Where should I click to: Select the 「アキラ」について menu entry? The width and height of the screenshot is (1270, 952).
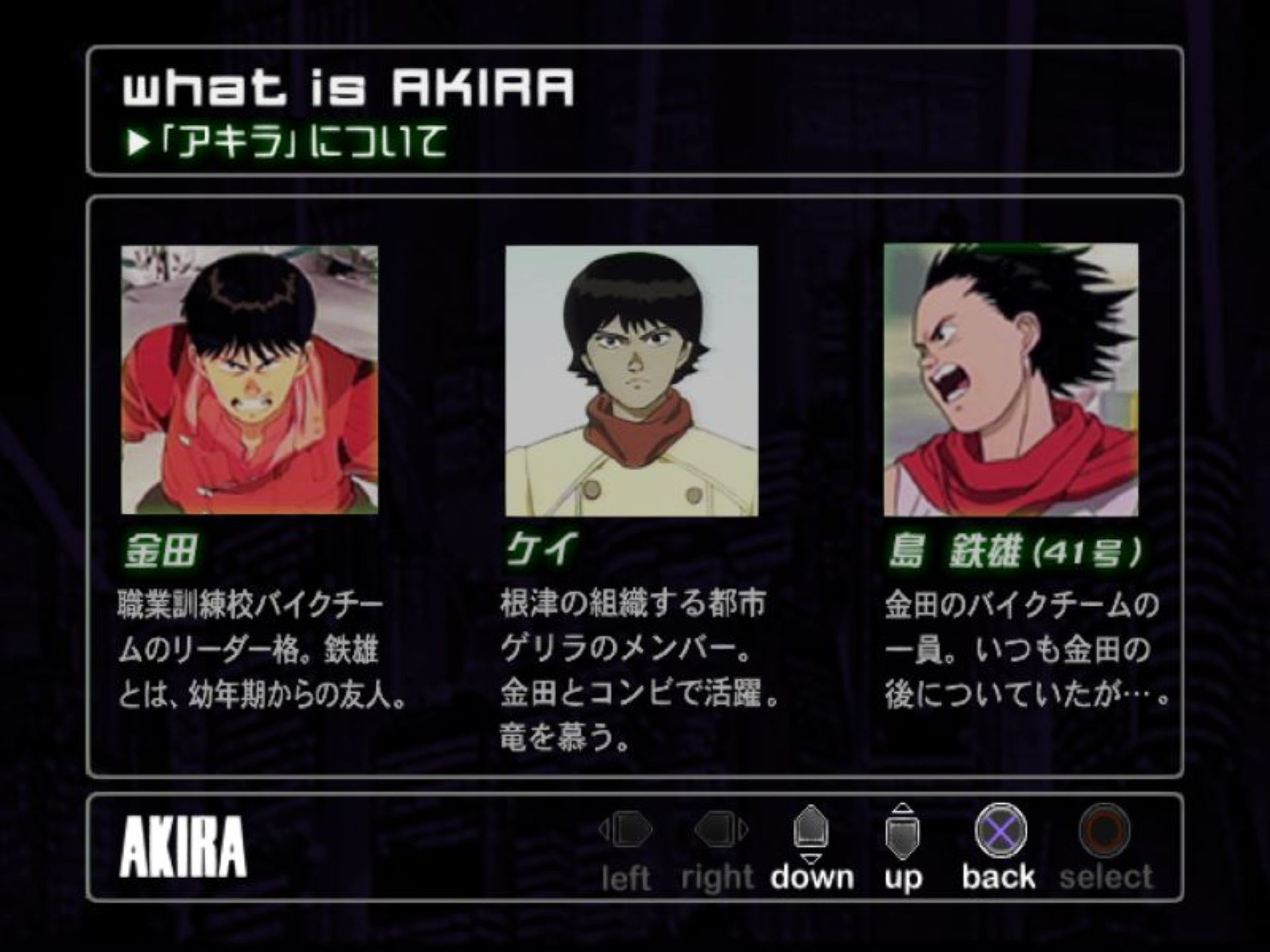point(288,142)
